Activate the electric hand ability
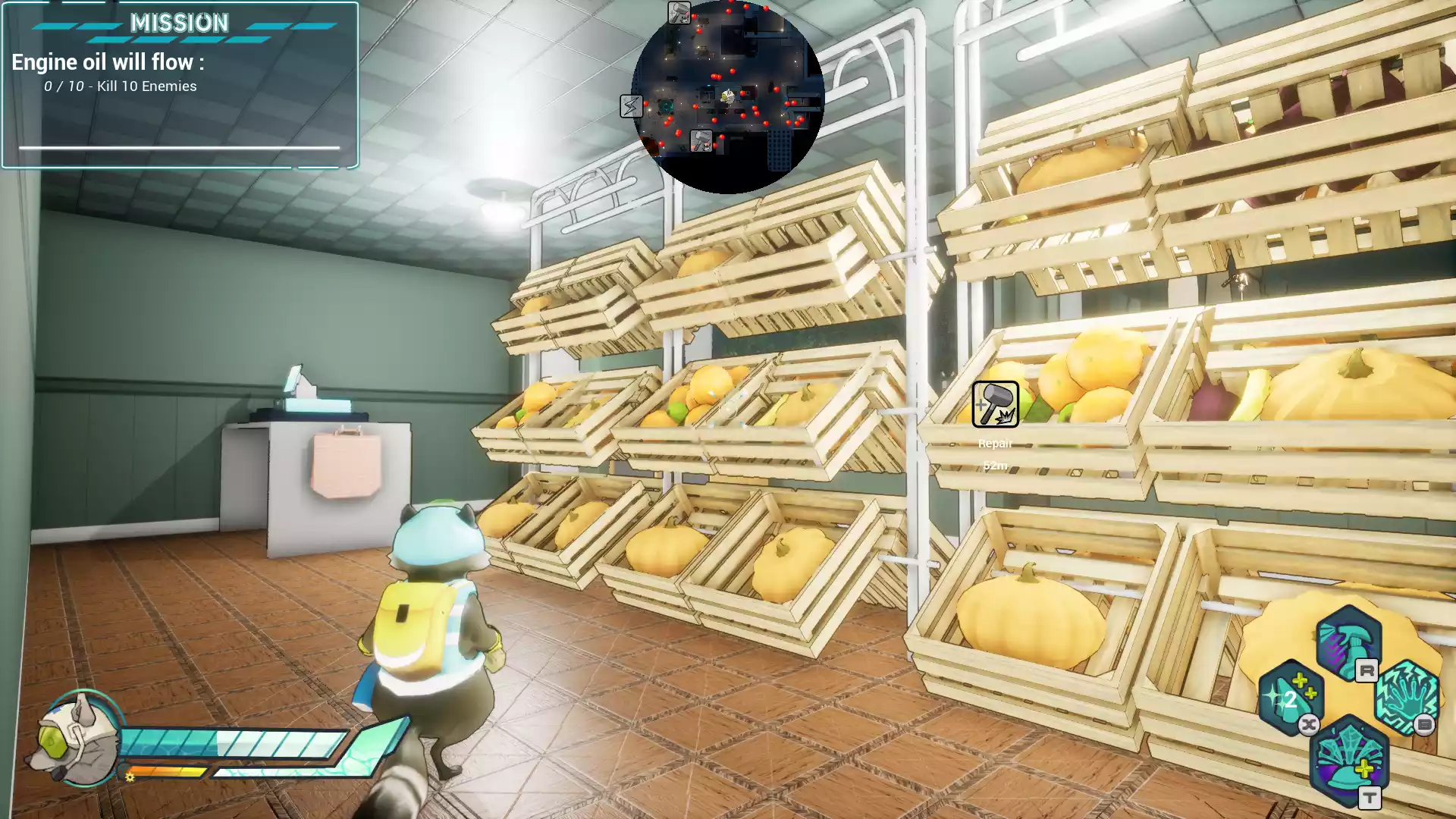 1407,698
